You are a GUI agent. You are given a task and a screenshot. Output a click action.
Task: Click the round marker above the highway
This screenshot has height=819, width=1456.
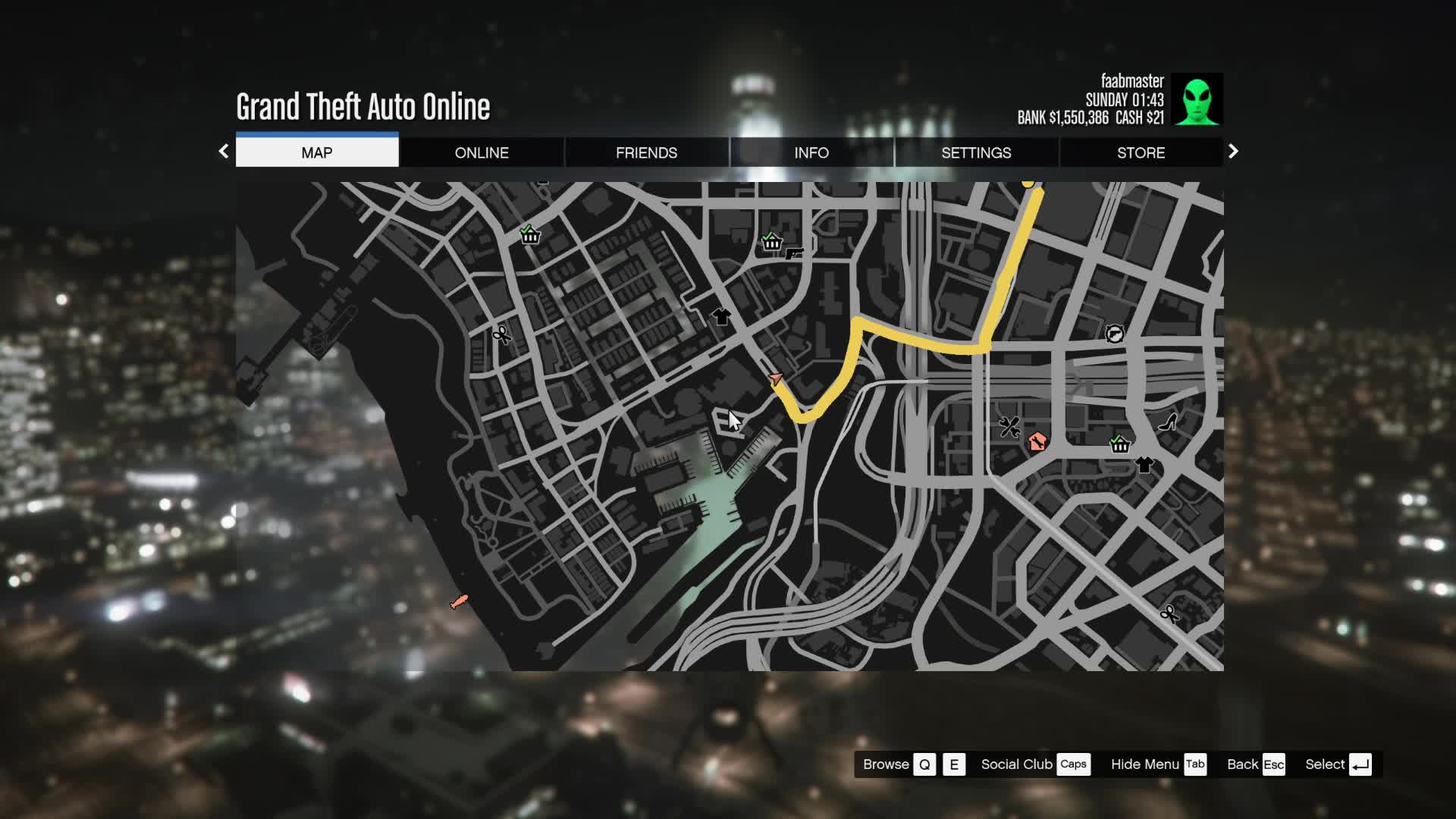coord(1114,333)
